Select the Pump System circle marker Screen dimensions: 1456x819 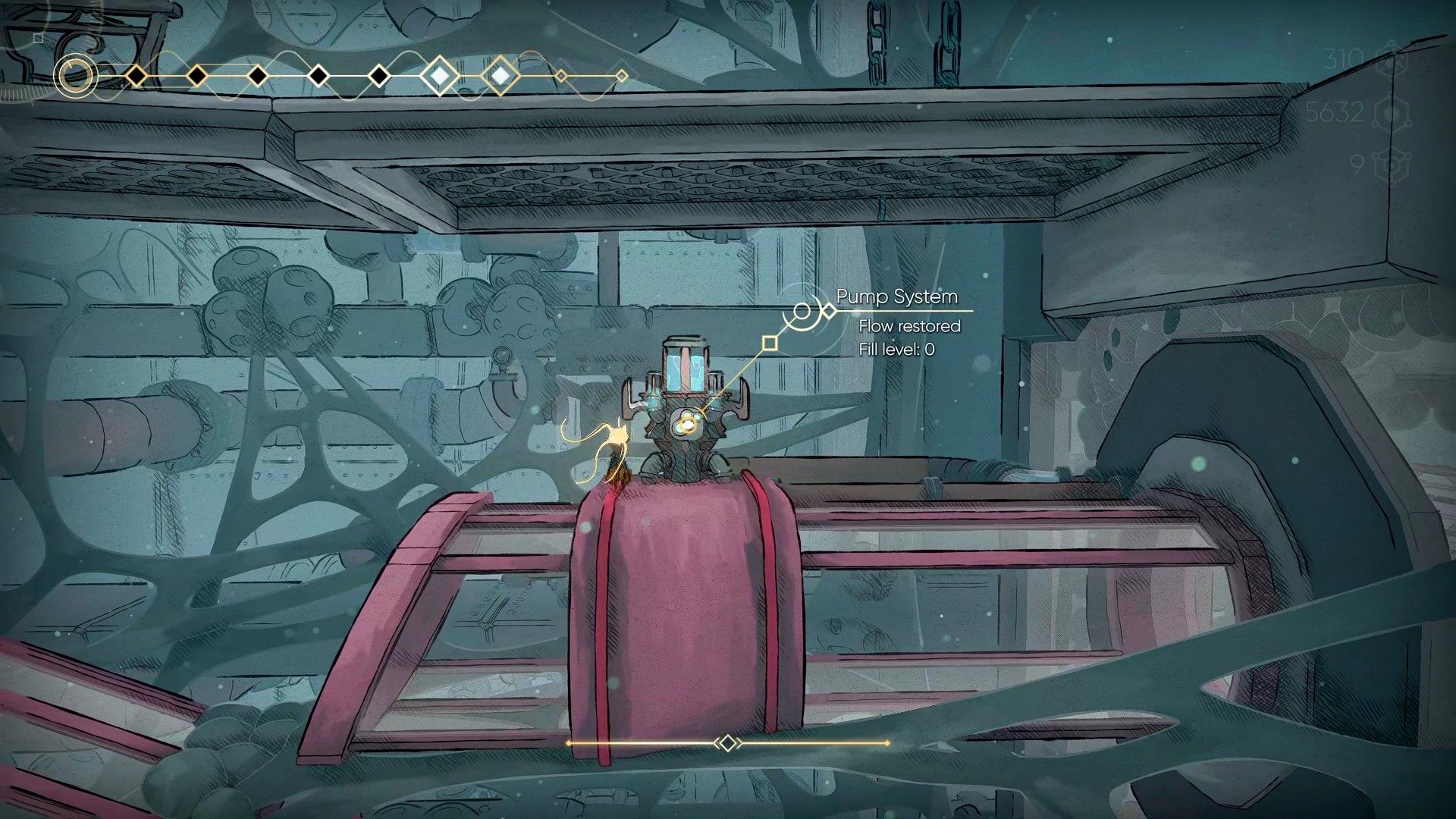tap(802, 311)
